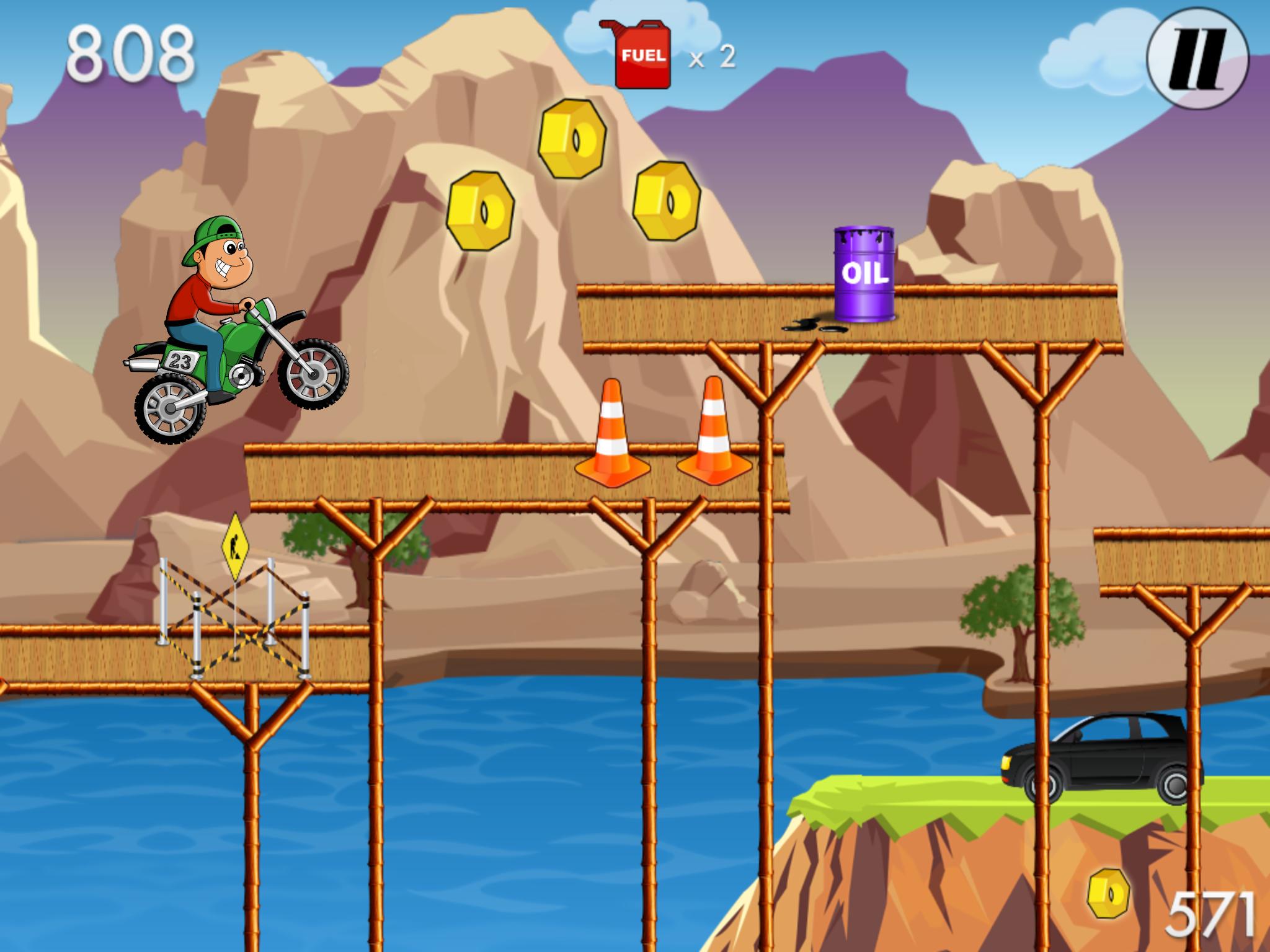Collect the highest golden nut coin
The image size is (1270, 952).
click(x=570, y=139)
